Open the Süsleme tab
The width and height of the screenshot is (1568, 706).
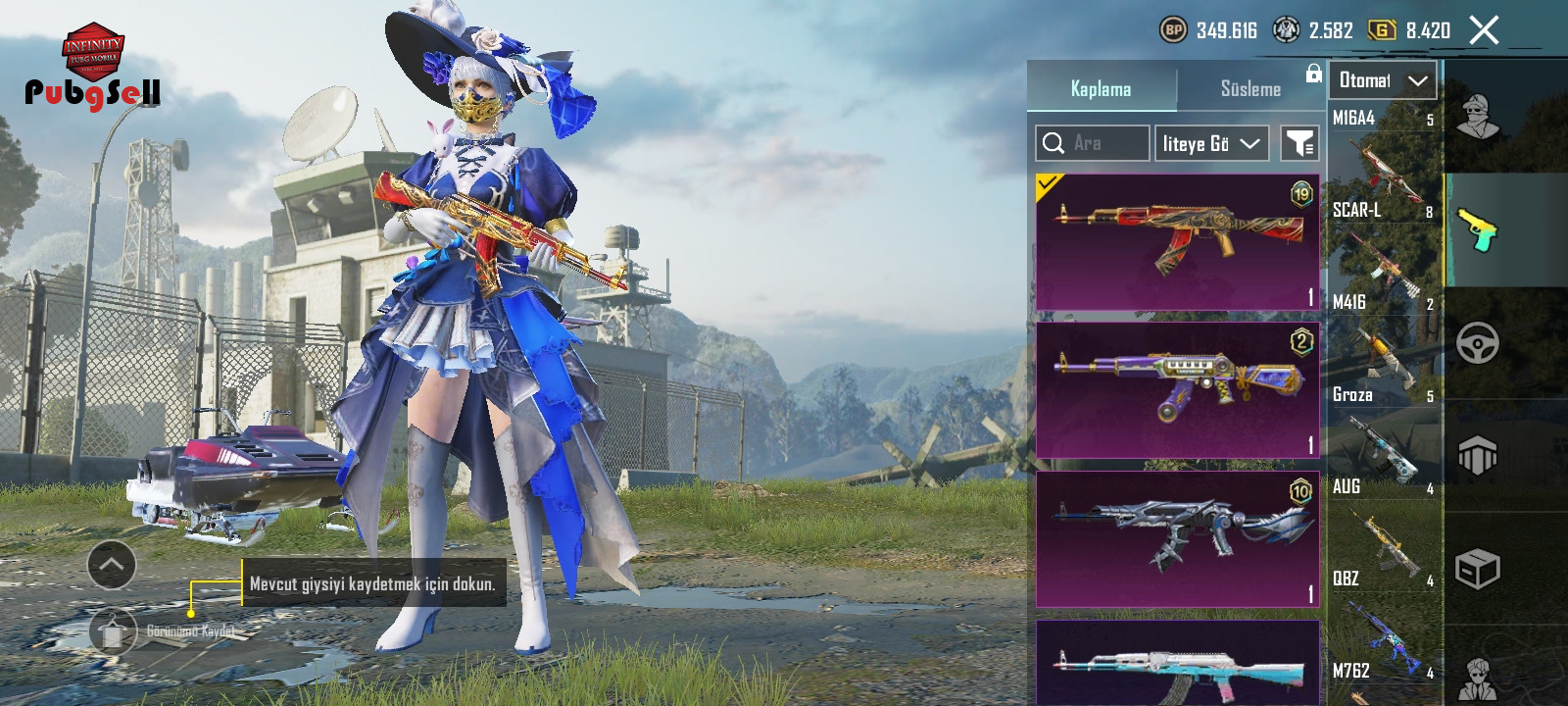(1250, 88)
